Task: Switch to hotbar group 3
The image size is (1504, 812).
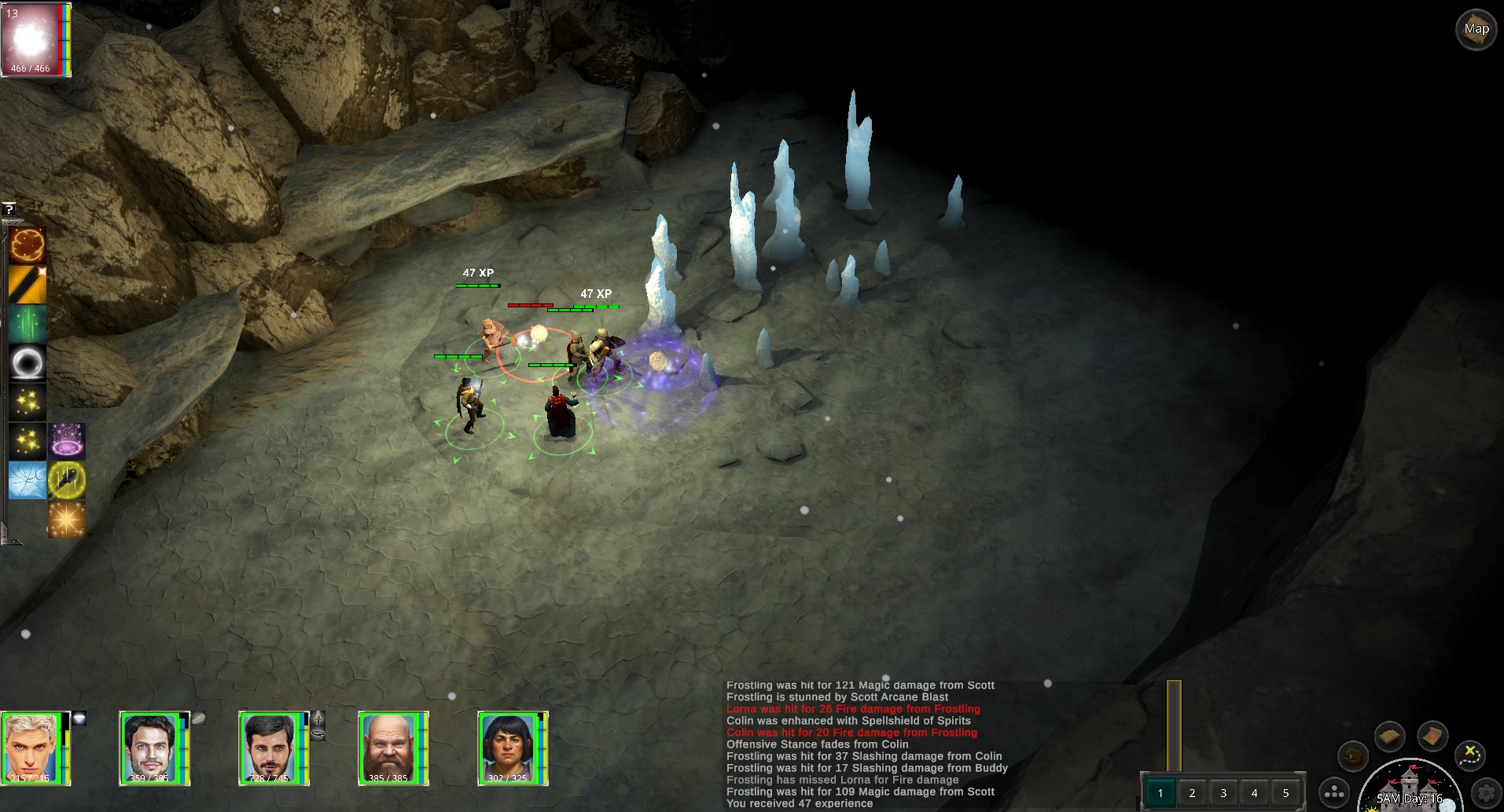Action: pyautogui.click(x=1223, y=792)
